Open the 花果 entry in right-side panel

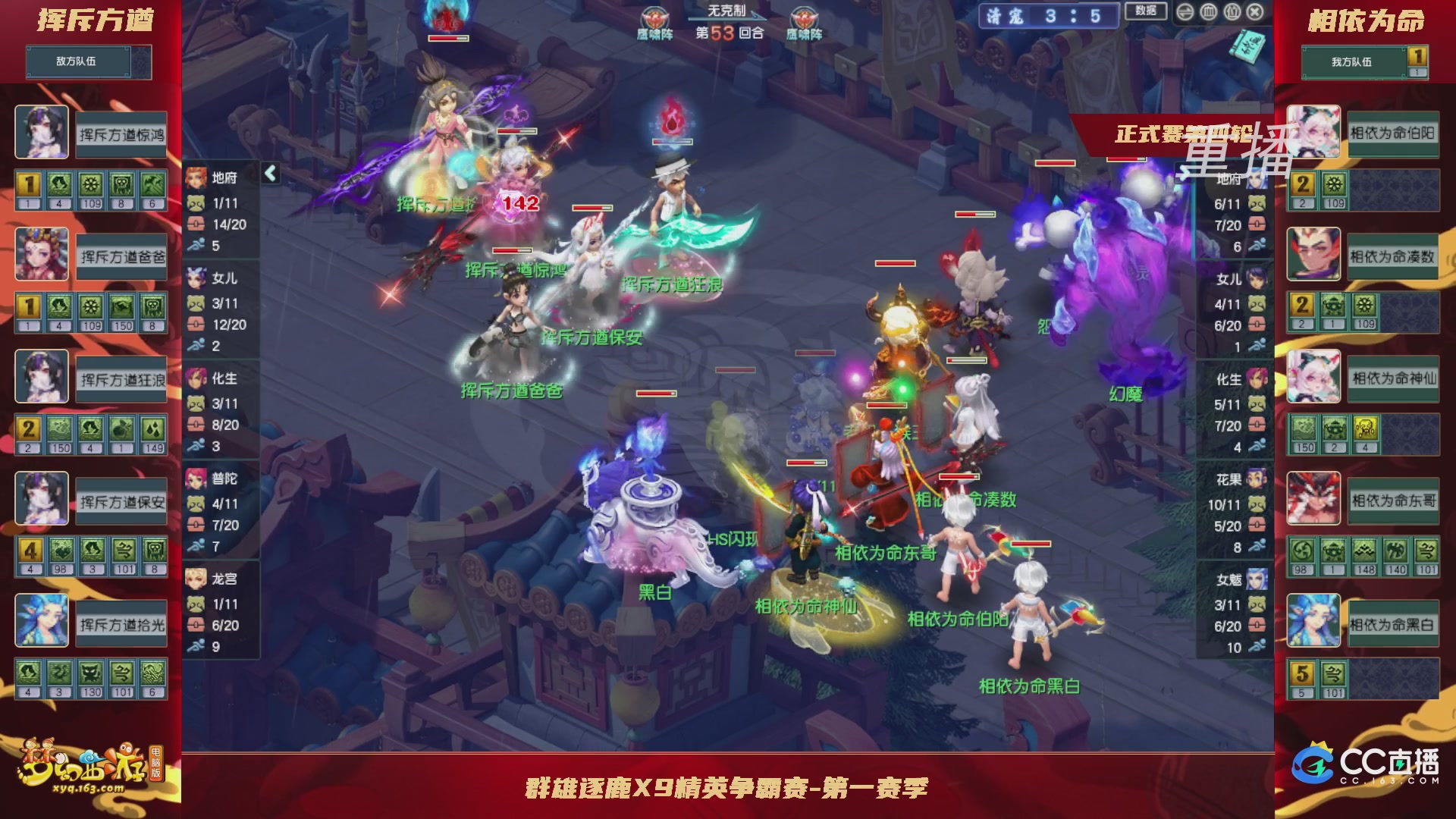[x=1257, y=479]
